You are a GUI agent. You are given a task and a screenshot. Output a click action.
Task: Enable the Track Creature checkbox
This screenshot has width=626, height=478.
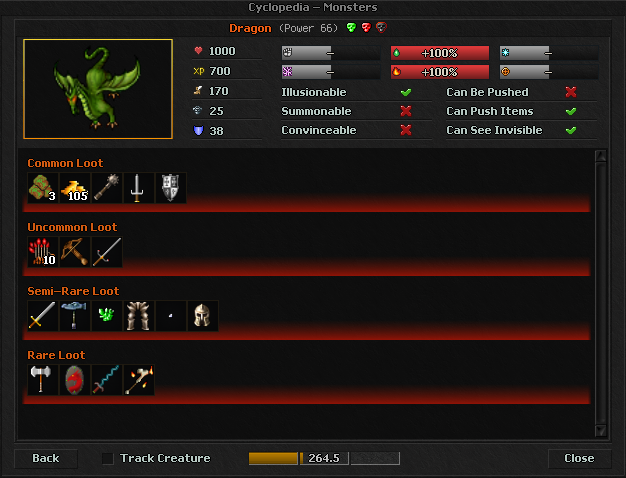tap(108, 458)
